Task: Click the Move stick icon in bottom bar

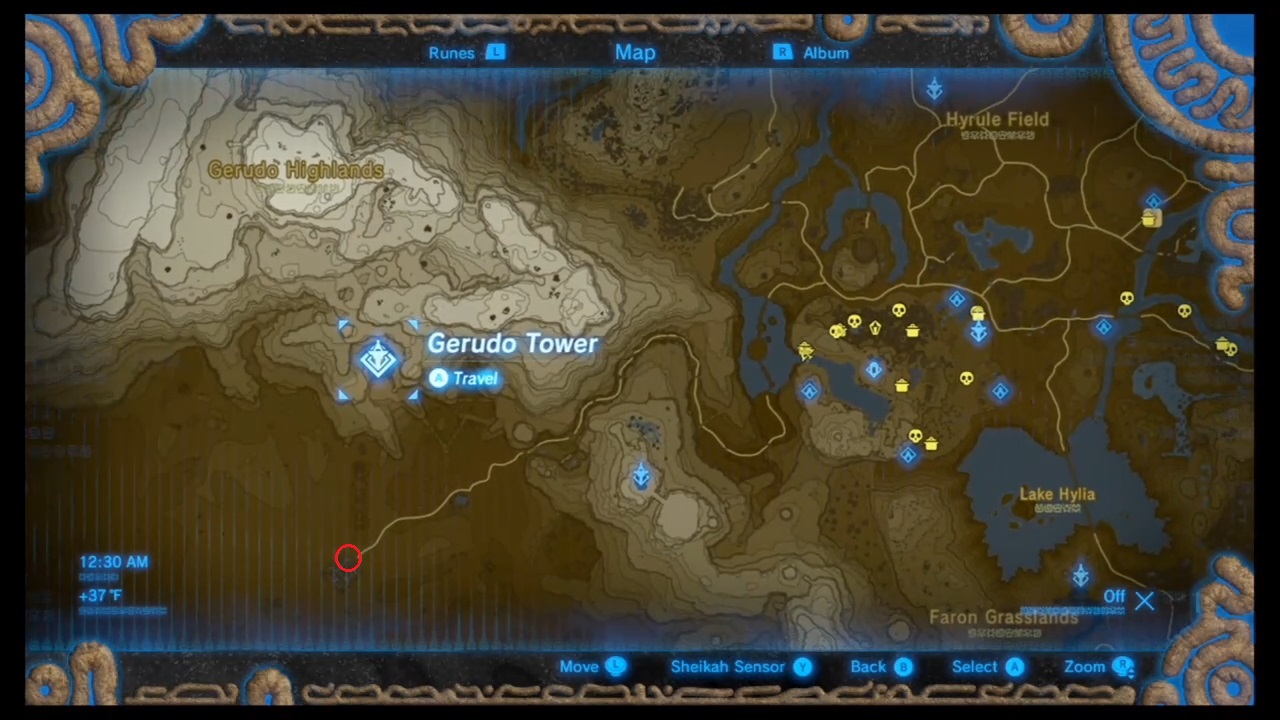Action: click(615, 666)
